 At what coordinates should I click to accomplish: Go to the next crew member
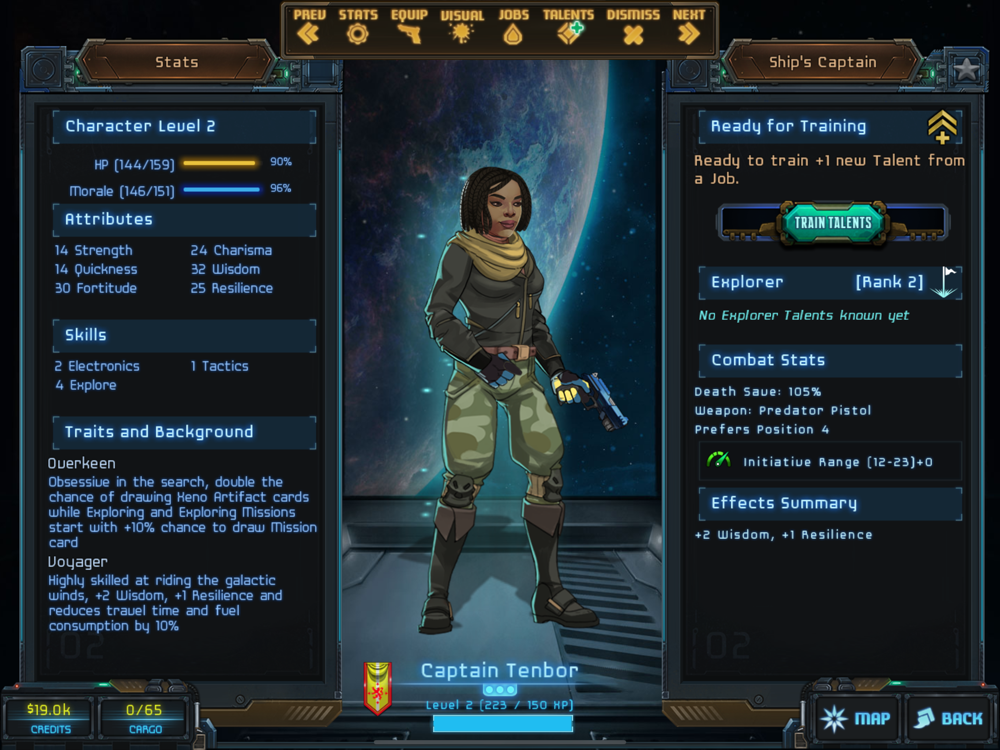pos(689,27)
